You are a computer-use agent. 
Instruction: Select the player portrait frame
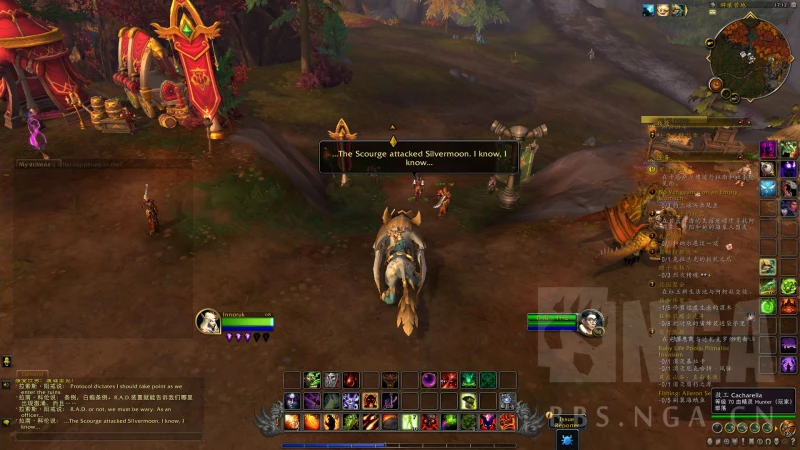click(x=209, y=320)
